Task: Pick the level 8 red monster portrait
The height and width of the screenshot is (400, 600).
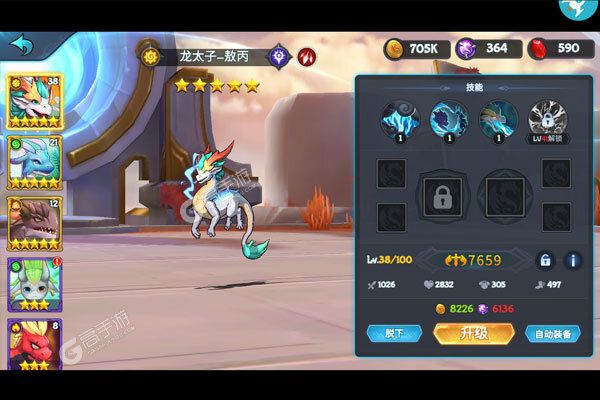Action: [x=29, y=345]
